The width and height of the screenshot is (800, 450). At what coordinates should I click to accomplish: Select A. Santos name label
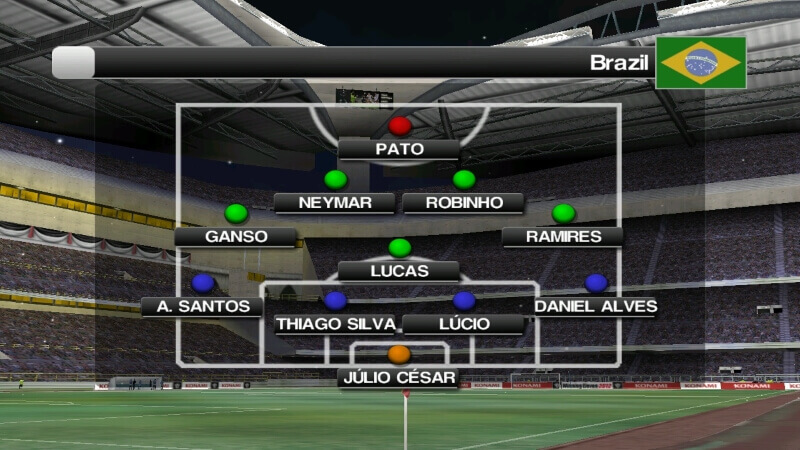(x=202, y=307)
